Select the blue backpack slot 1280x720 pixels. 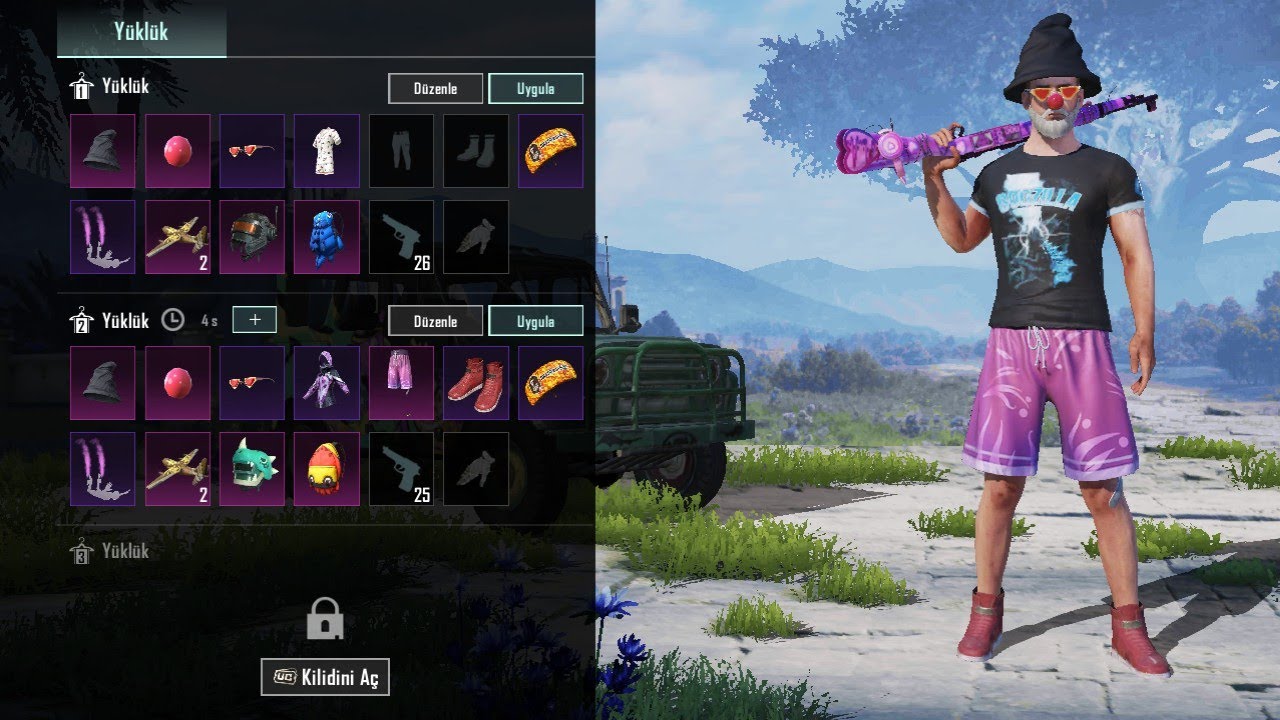click(327, 237)
